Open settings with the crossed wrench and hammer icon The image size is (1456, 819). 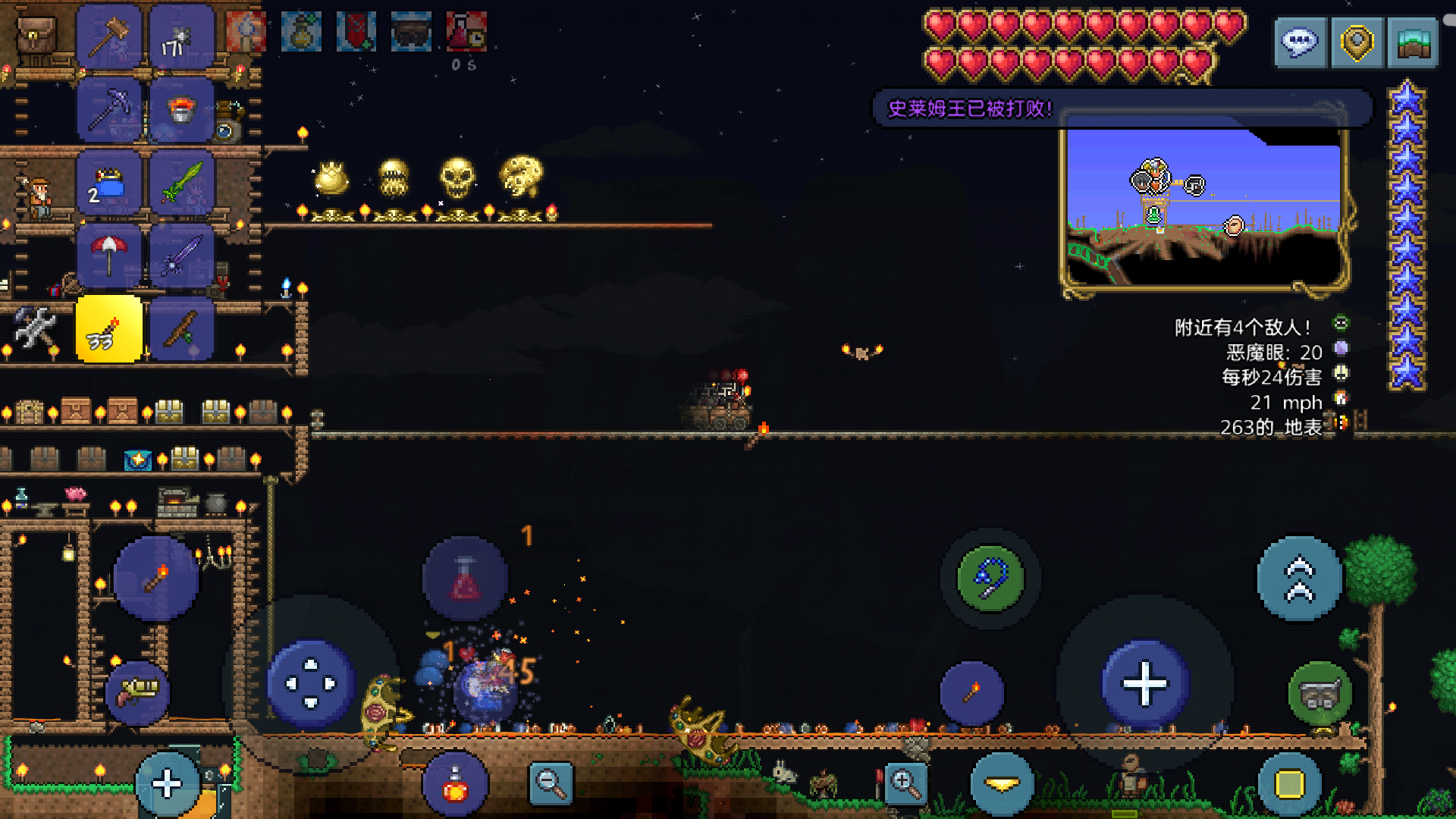click(x=36, y=328)
